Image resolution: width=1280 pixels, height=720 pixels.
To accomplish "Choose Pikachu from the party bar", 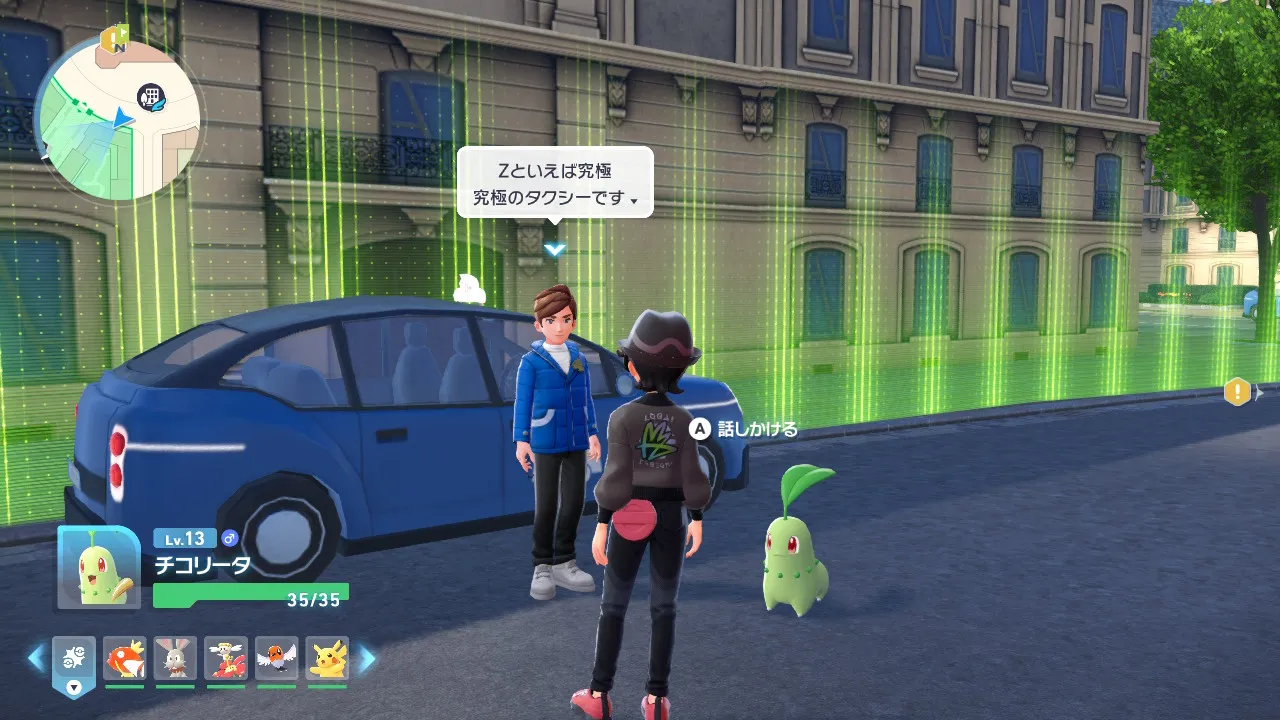I will tap(326, 659).
